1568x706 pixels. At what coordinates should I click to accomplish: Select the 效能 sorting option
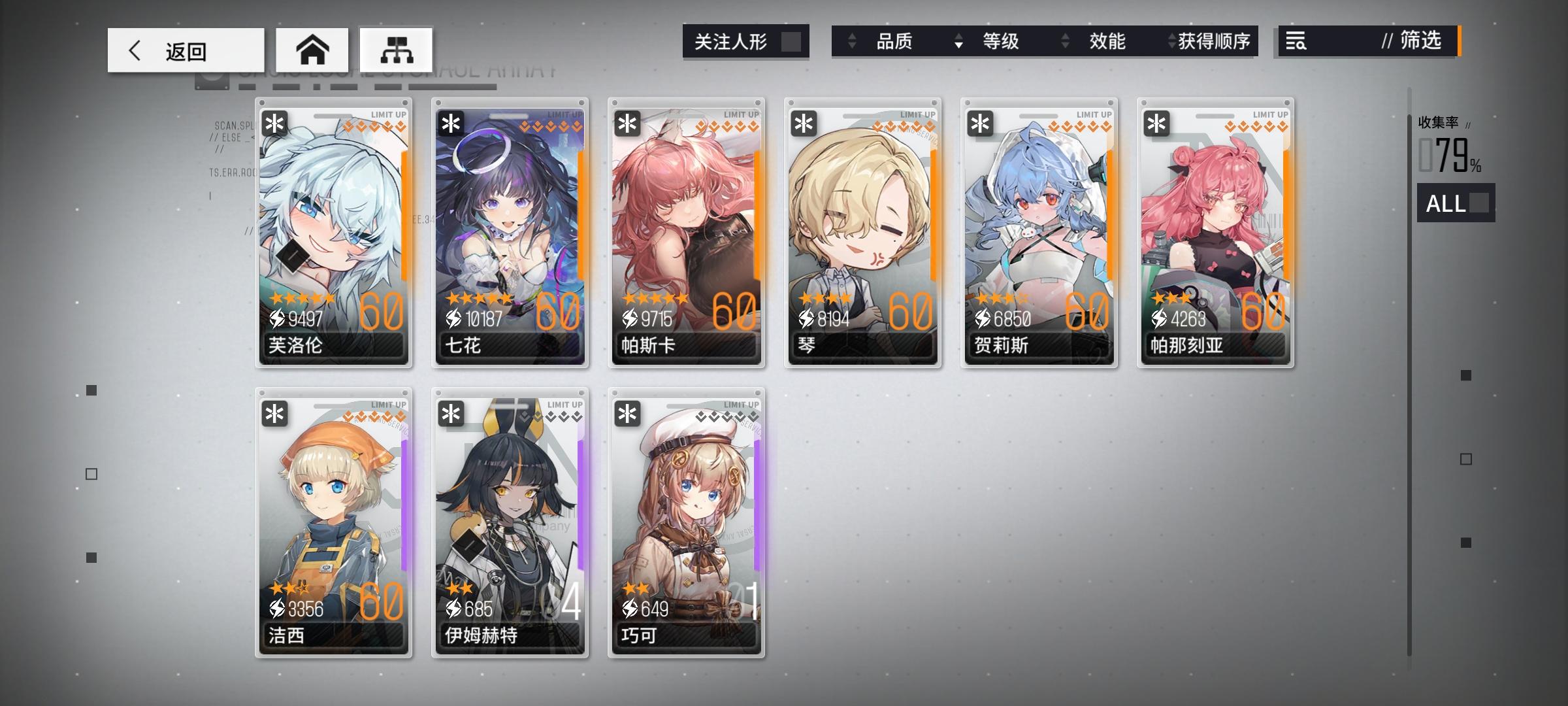(1108, 41)
